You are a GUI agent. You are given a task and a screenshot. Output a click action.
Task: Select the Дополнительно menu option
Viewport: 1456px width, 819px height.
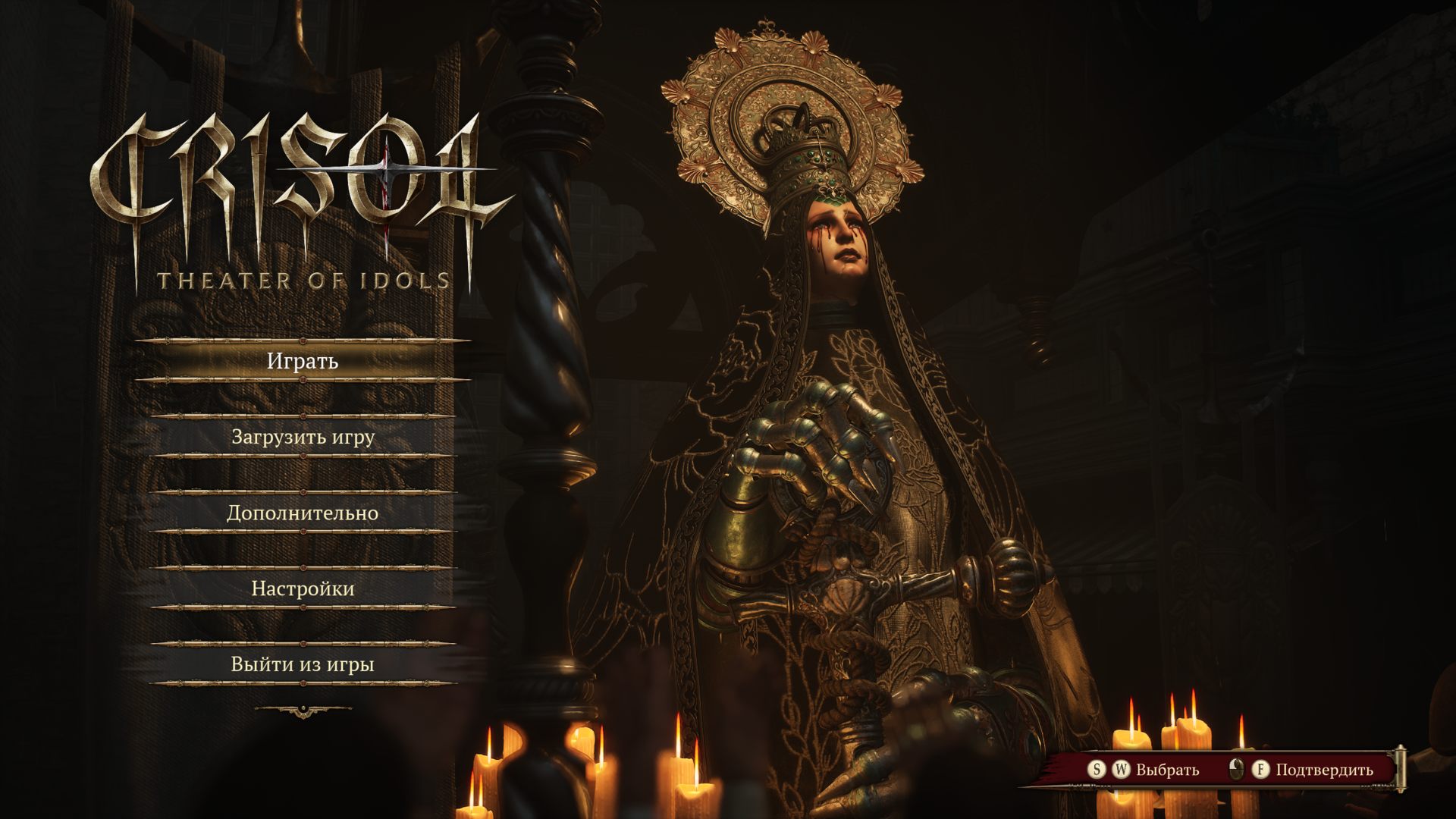coord(303,513)
